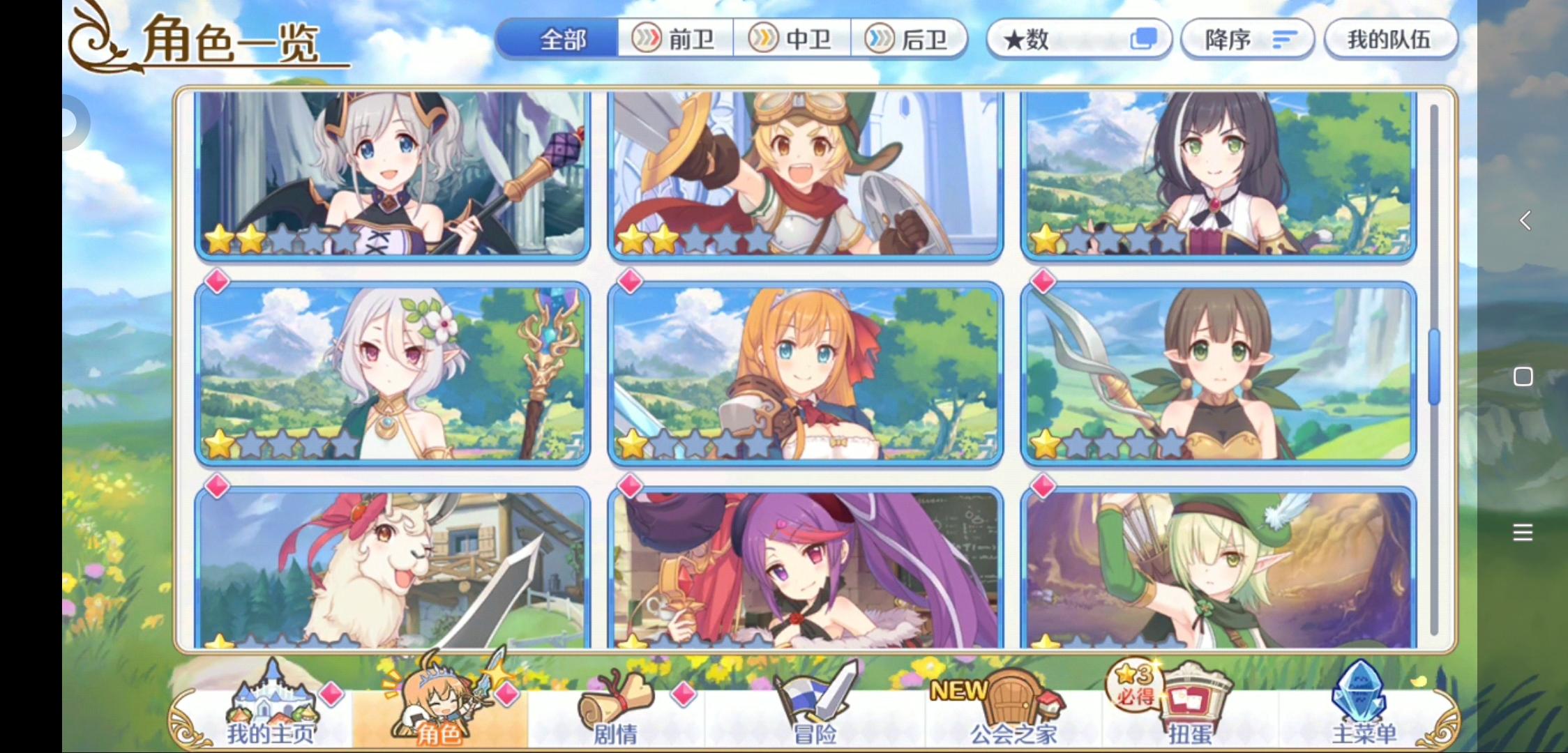
Task: Open the 我的队伍 my teams button
Action: coord(1390,40)
